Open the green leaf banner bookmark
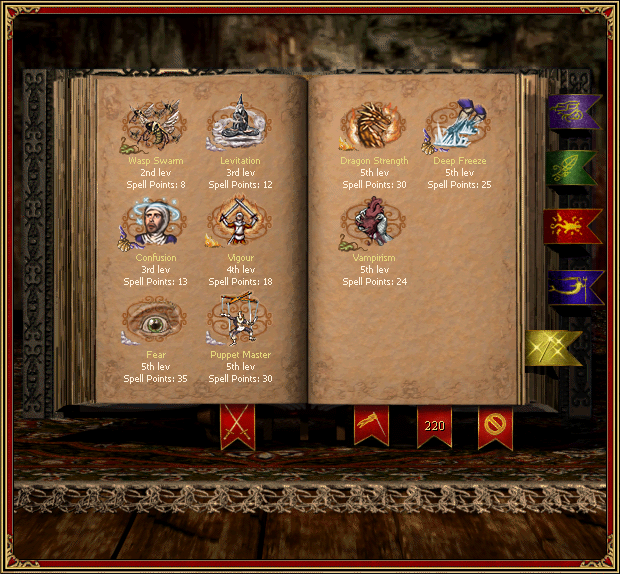Image resolution: width=620 pixels, height=574 pixels. [x=572, y=168]
